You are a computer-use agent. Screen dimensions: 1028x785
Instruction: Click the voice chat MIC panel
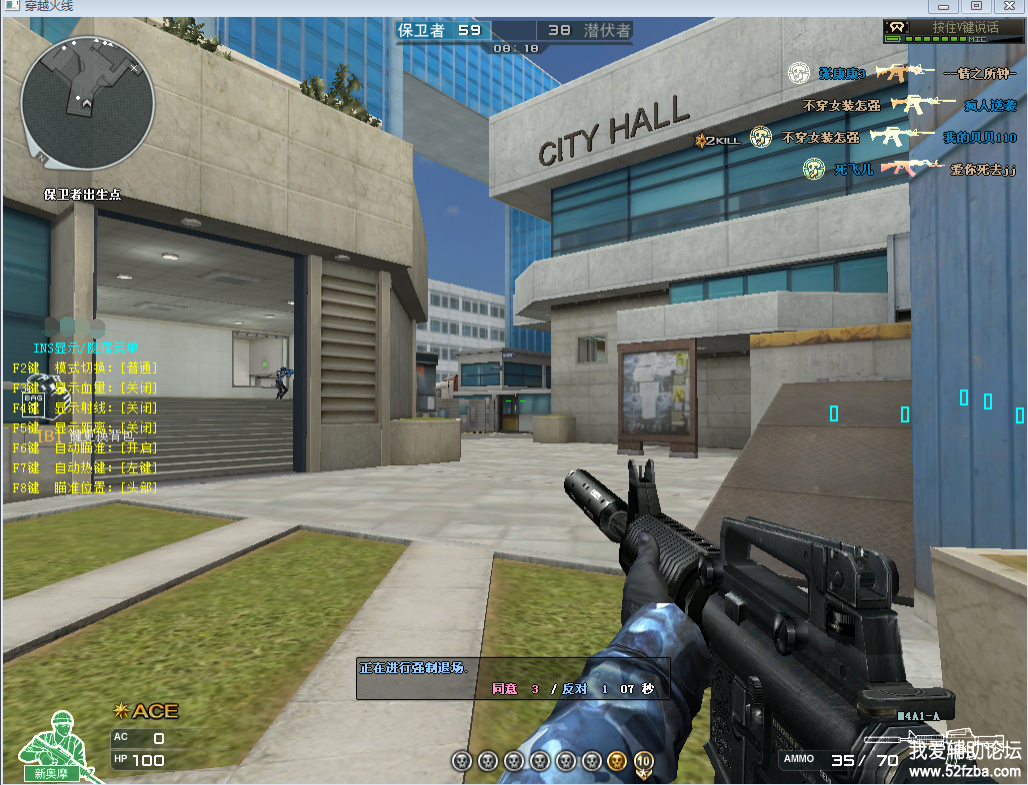[953, 31]
